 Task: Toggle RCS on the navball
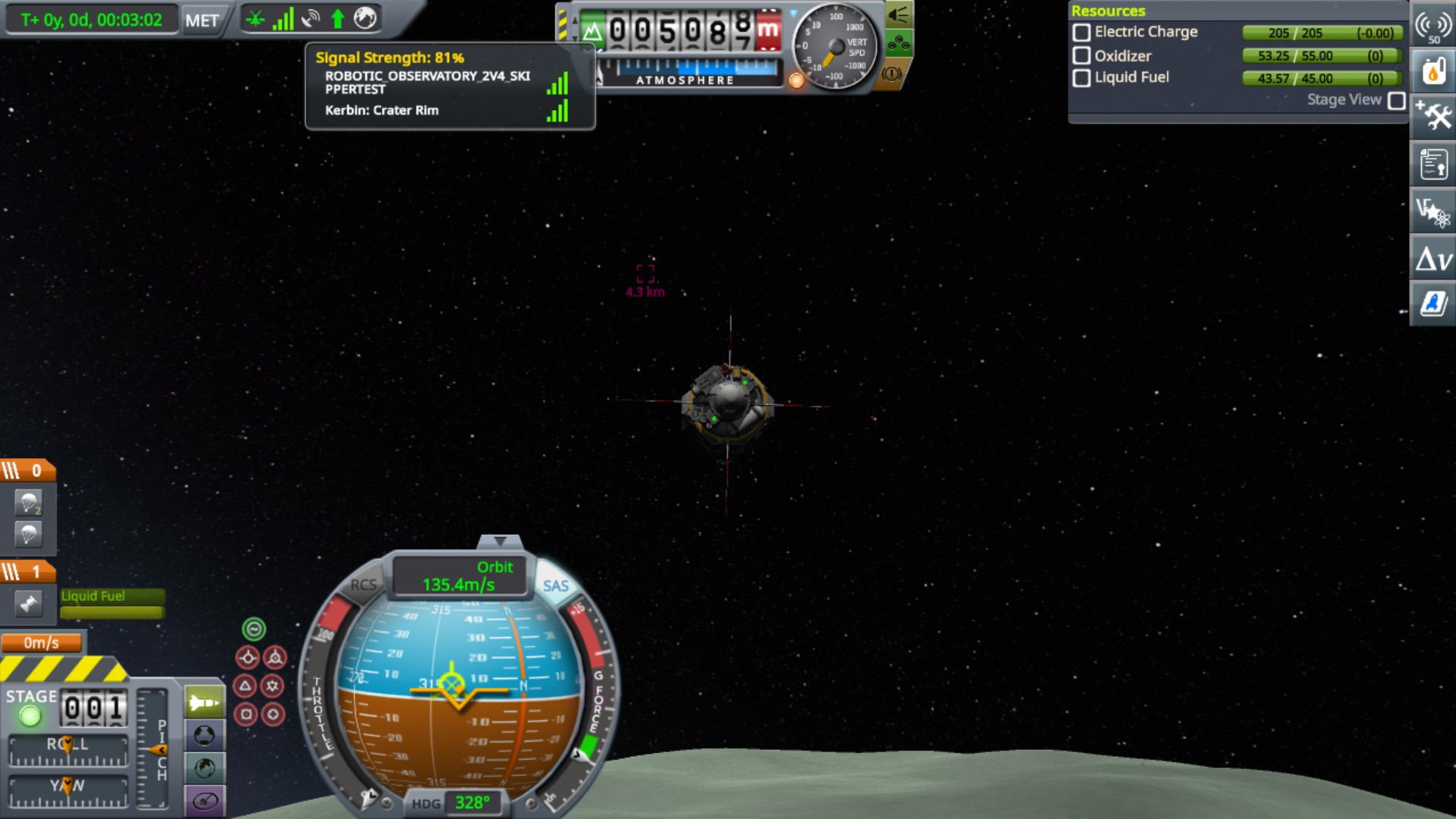click(363, 585)
